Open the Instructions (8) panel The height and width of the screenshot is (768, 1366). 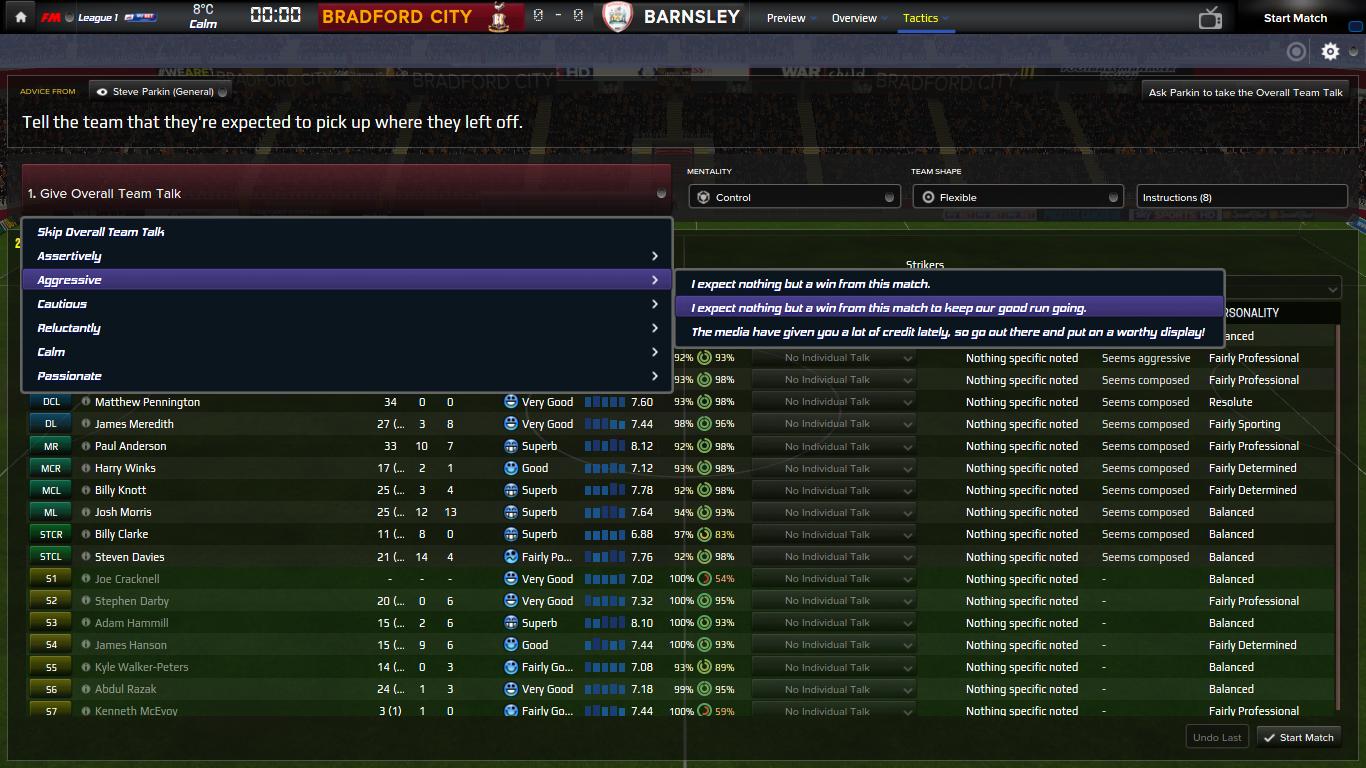pyautogui.click(x=1241, y=197)
